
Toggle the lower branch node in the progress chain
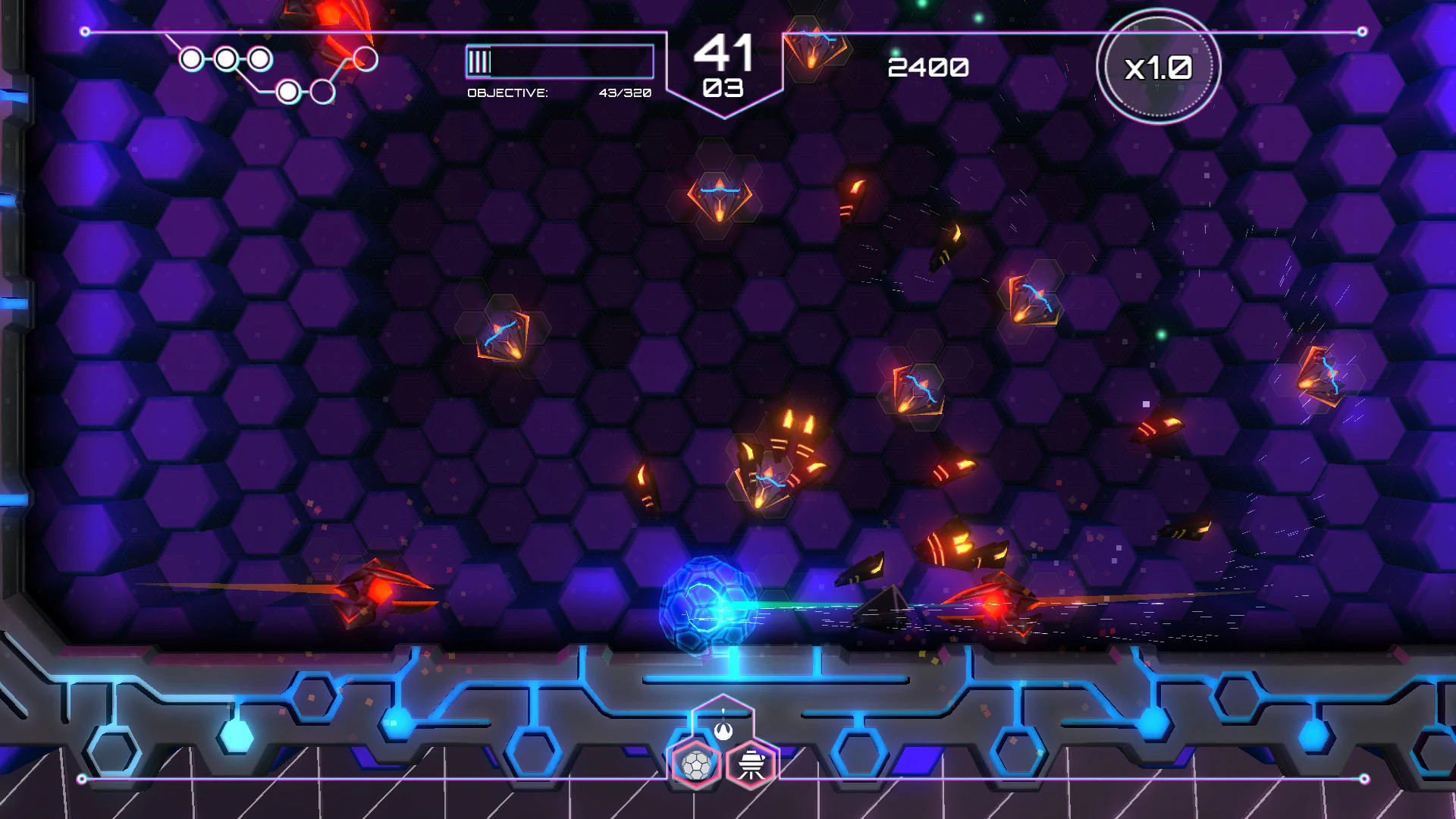[287, 91]
